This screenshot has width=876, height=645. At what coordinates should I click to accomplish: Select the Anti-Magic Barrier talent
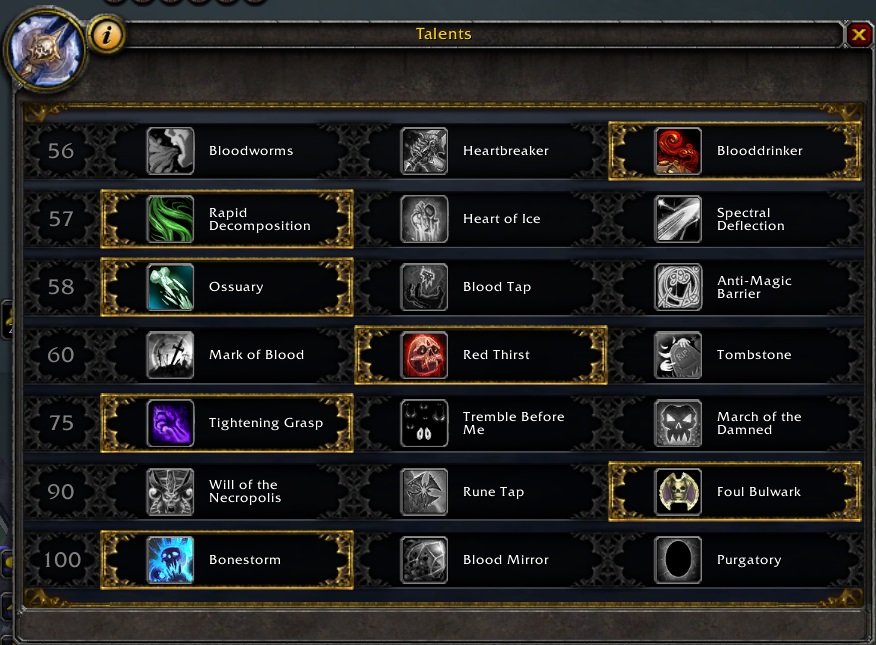tap(735, 287)
